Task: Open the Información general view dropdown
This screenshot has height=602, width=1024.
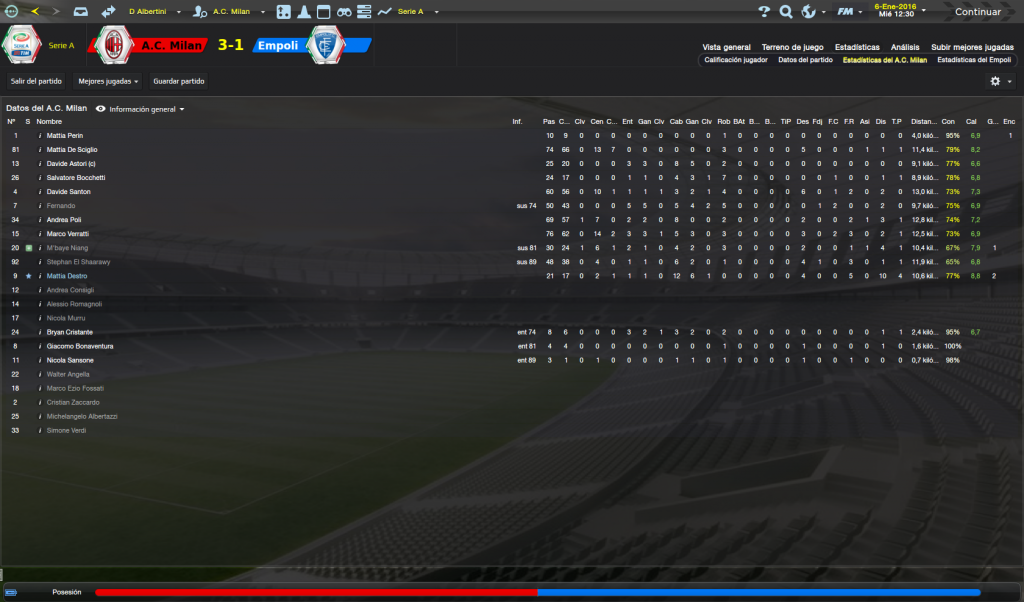Action: (x=142, y=108)
